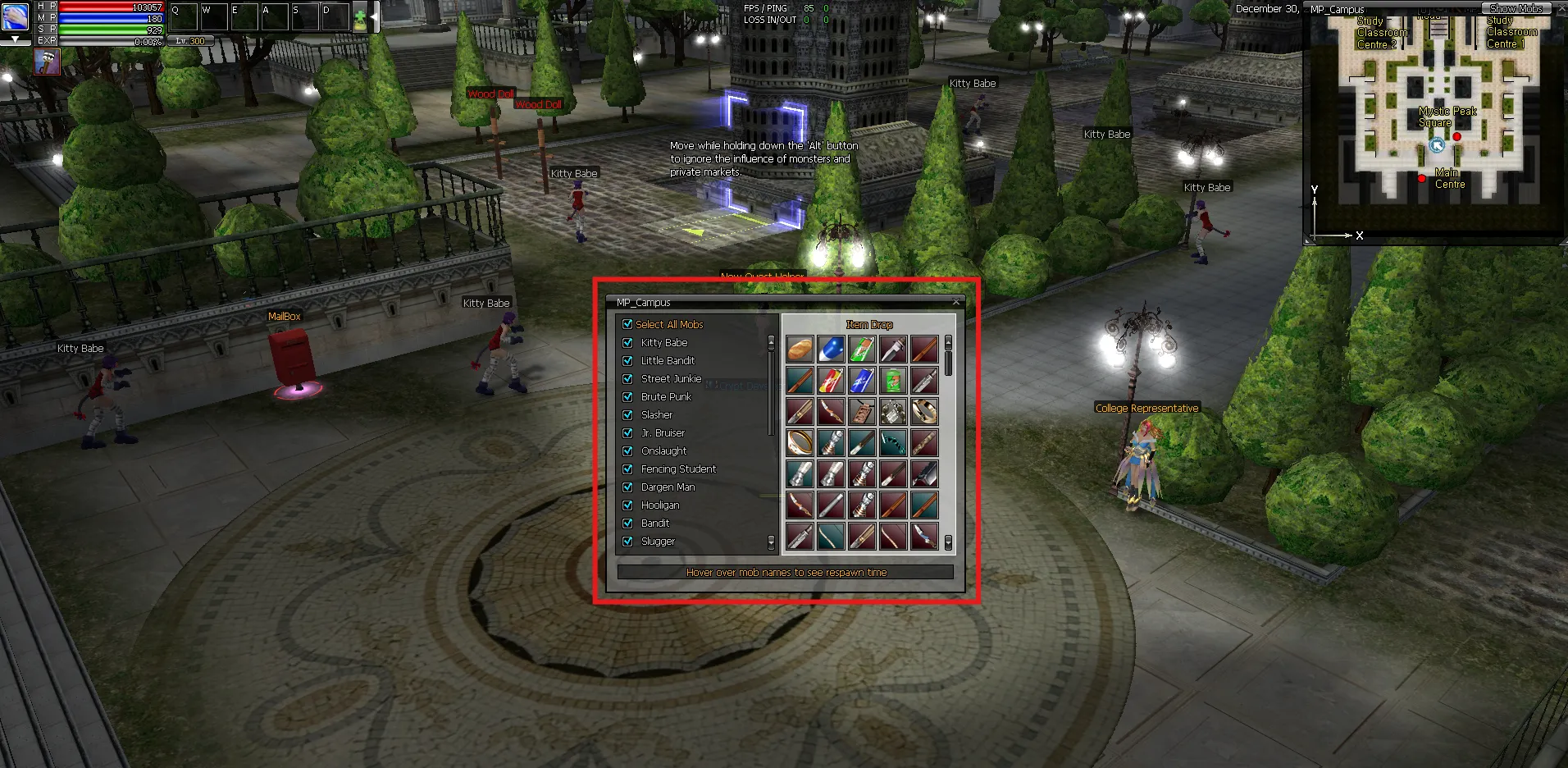
Task: Toggle the Select All Mobs checkbox
Action: [x=627, y=324]
